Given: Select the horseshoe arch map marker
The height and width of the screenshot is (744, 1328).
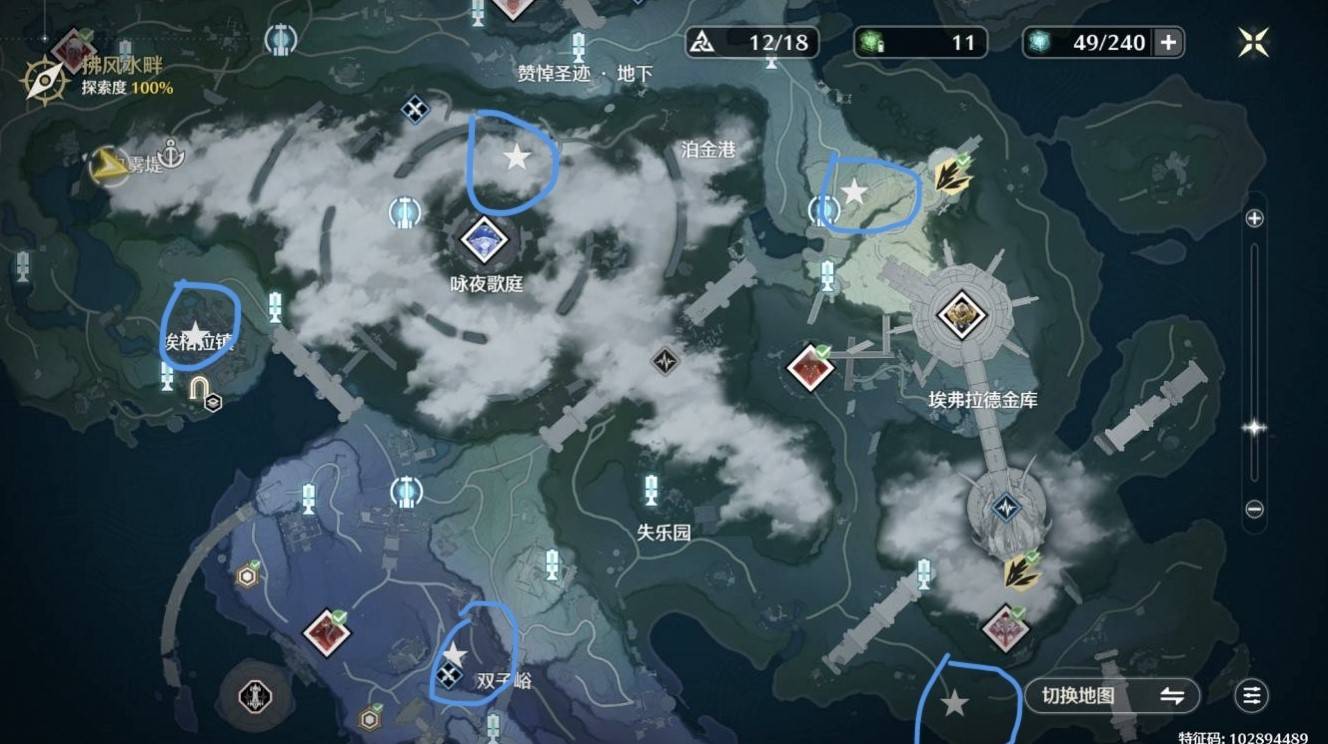Looking at the screenshot, I should point(199,387).
